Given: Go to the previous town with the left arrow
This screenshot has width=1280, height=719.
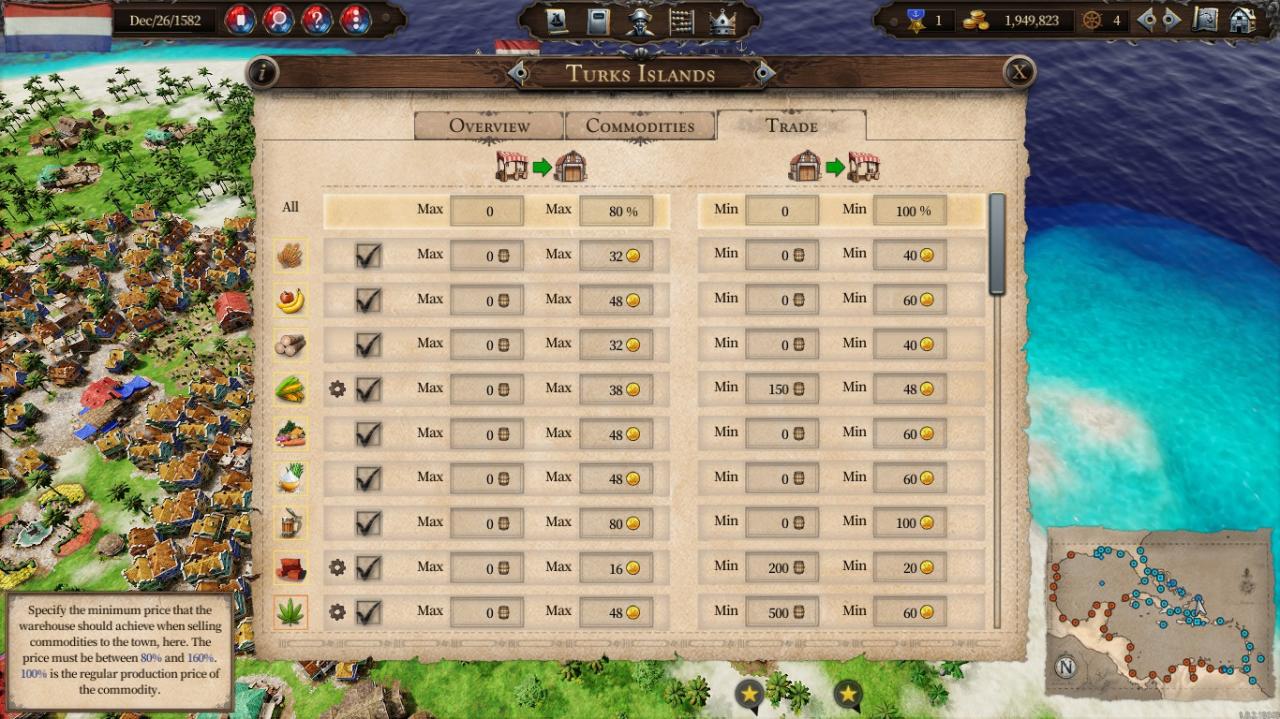Looking at the screenshot, I should (x=517, y=73).
